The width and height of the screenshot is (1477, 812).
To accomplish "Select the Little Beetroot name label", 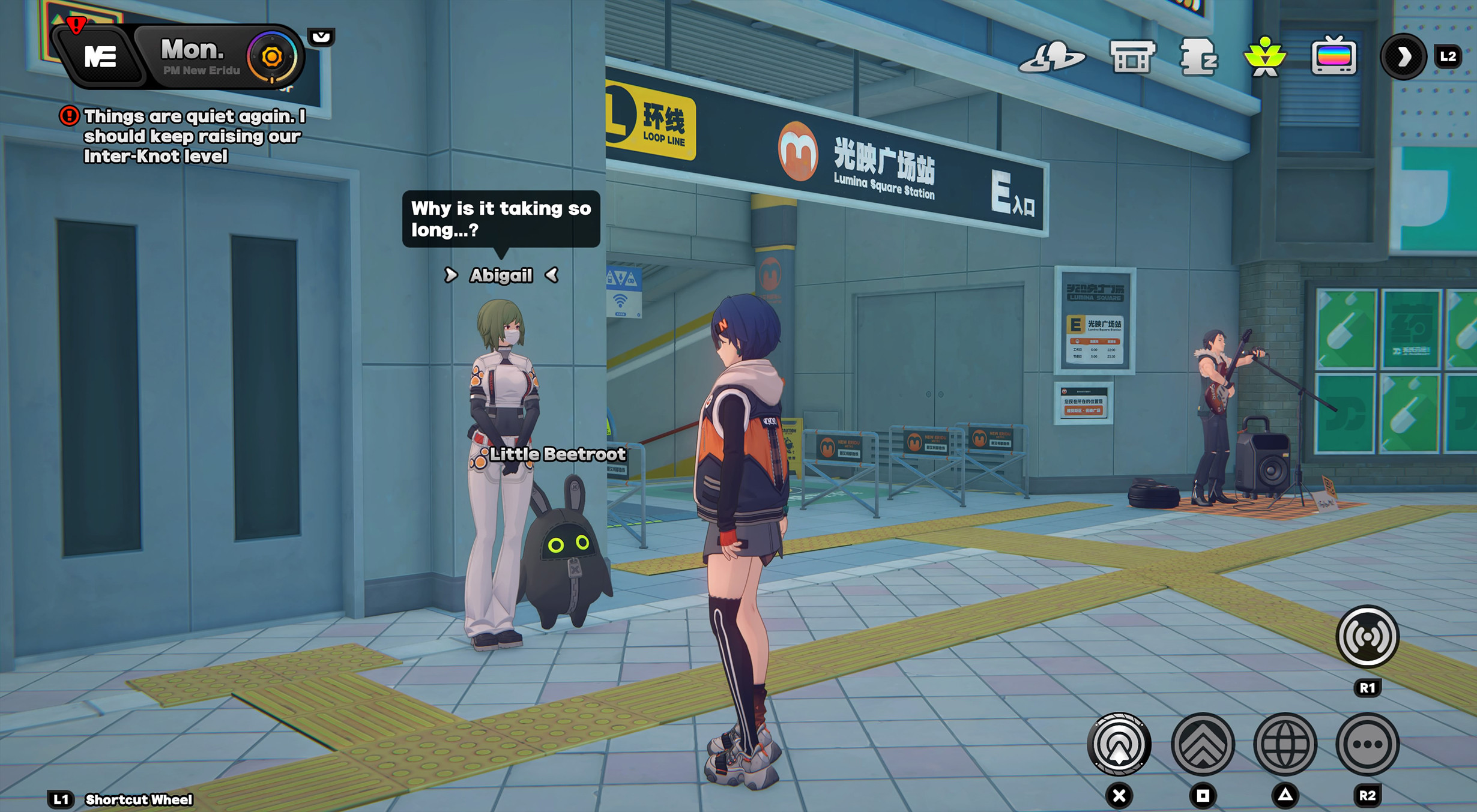I will [557, 454].
